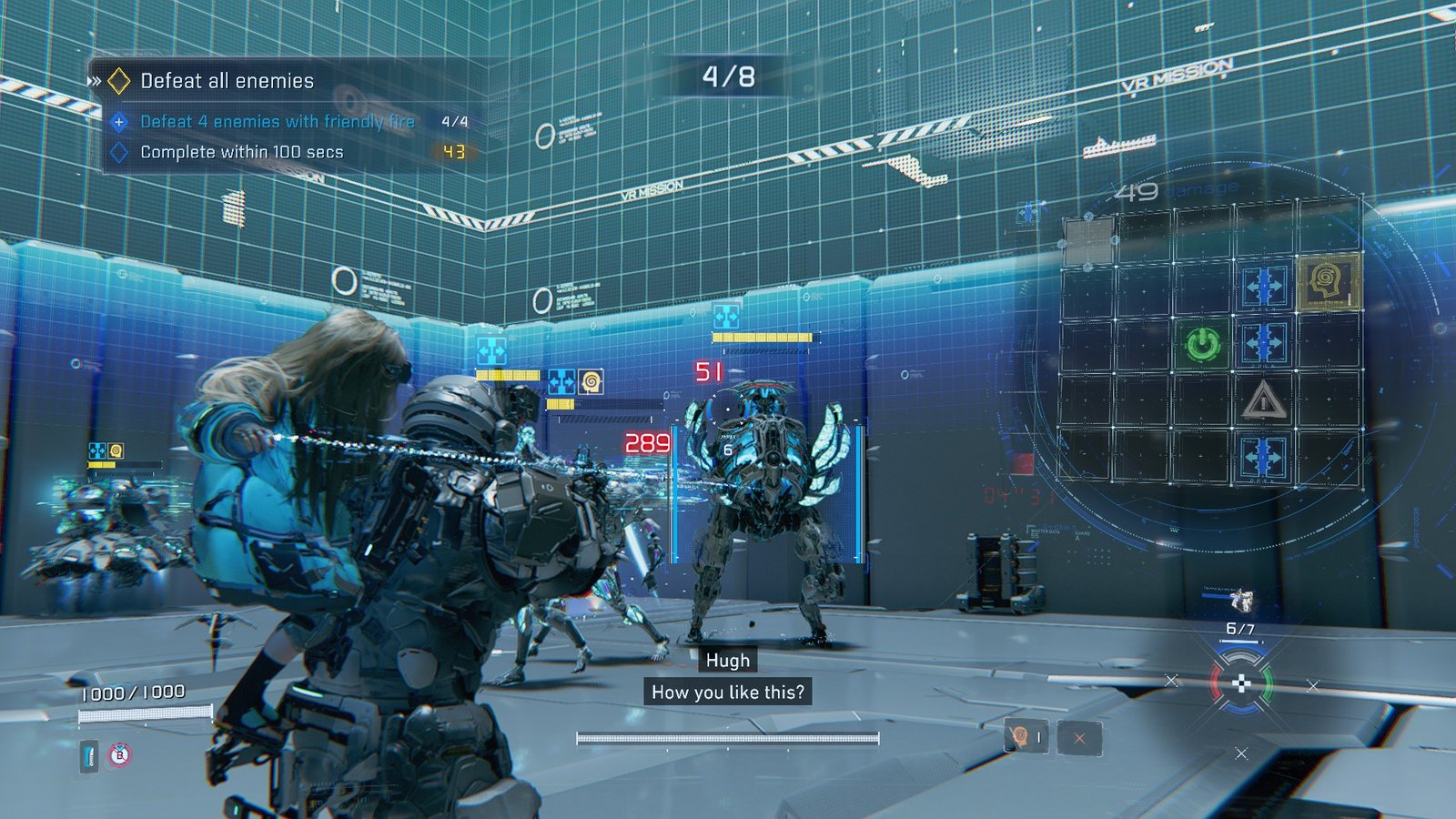
Task: Select the blue node beside the yellow confuse node
Action: 1264,286
